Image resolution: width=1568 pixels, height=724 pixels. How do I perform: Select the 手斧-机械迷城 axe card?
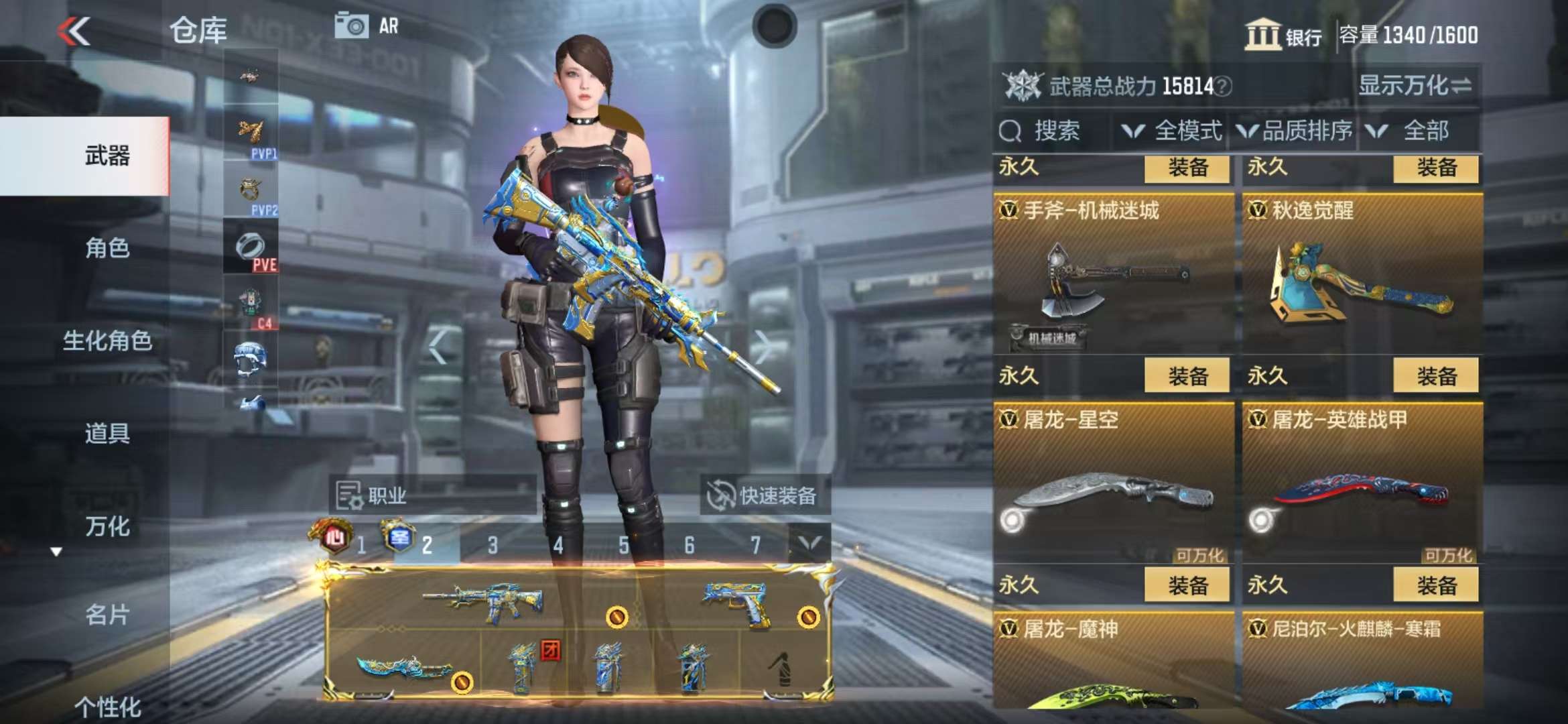1113,275
